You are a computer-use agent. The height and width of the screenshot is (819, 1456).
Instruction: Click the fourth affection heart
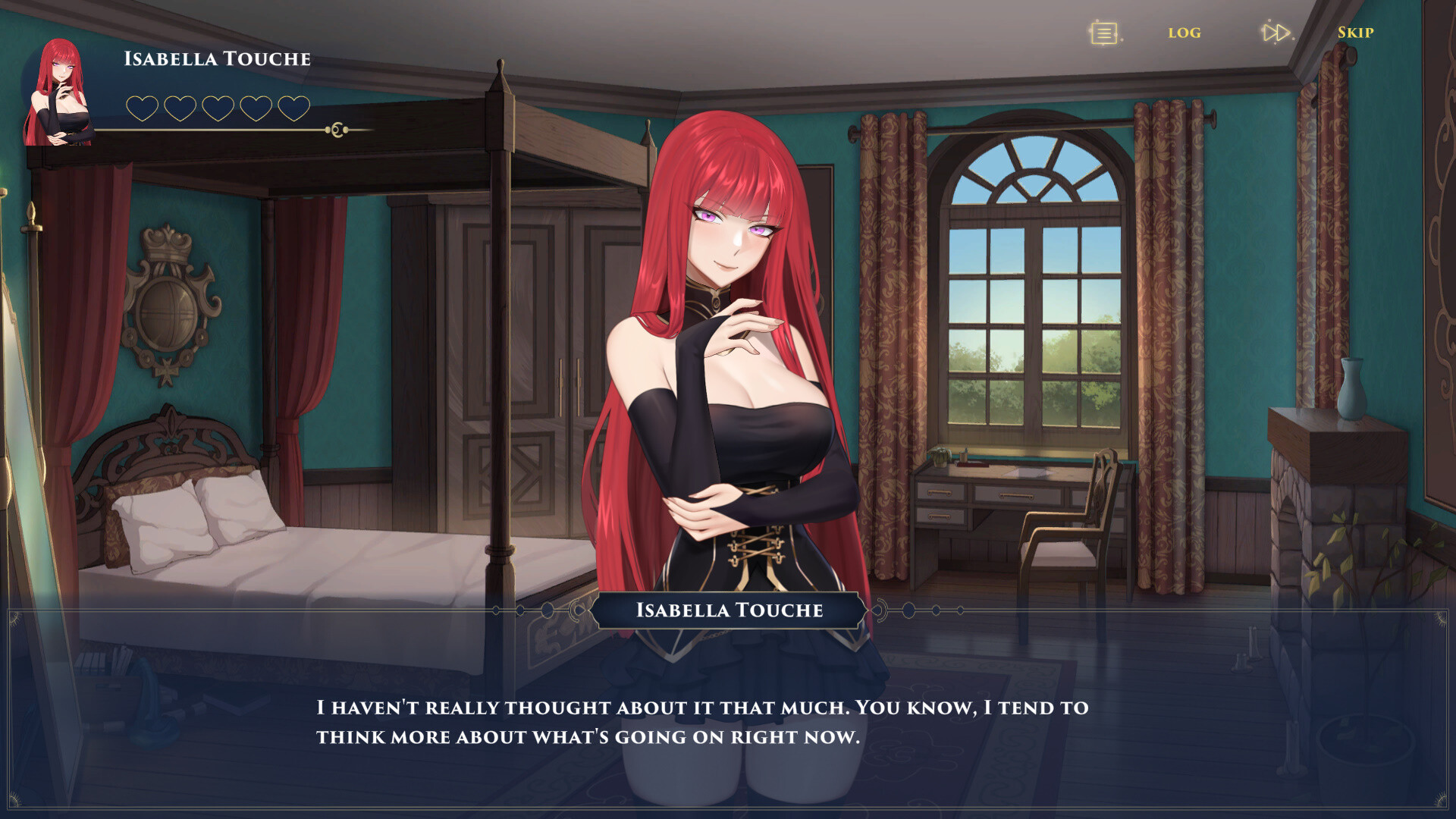258,108
